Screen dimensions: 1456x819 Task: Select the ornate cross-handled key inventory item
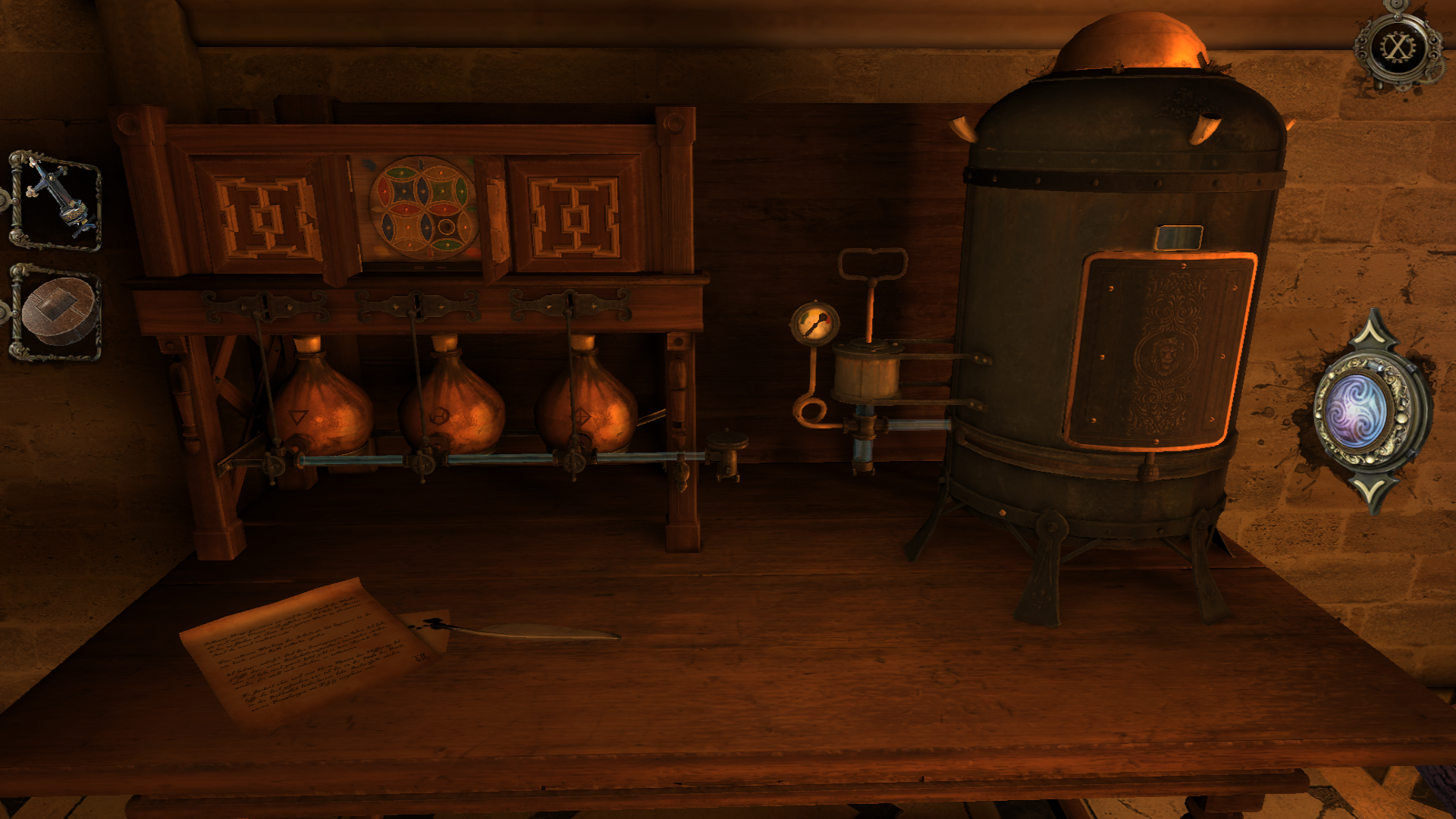pyautogui.click(x=56, y=201)
